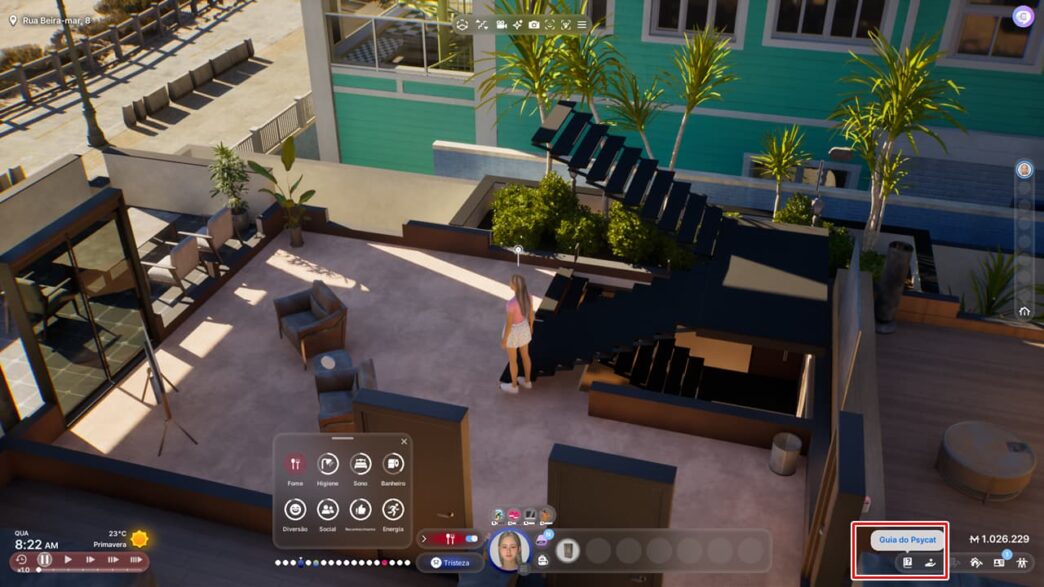Select the Diversão need icon
This screenshot has height=587, width=1044.
[x=295, y=509]
